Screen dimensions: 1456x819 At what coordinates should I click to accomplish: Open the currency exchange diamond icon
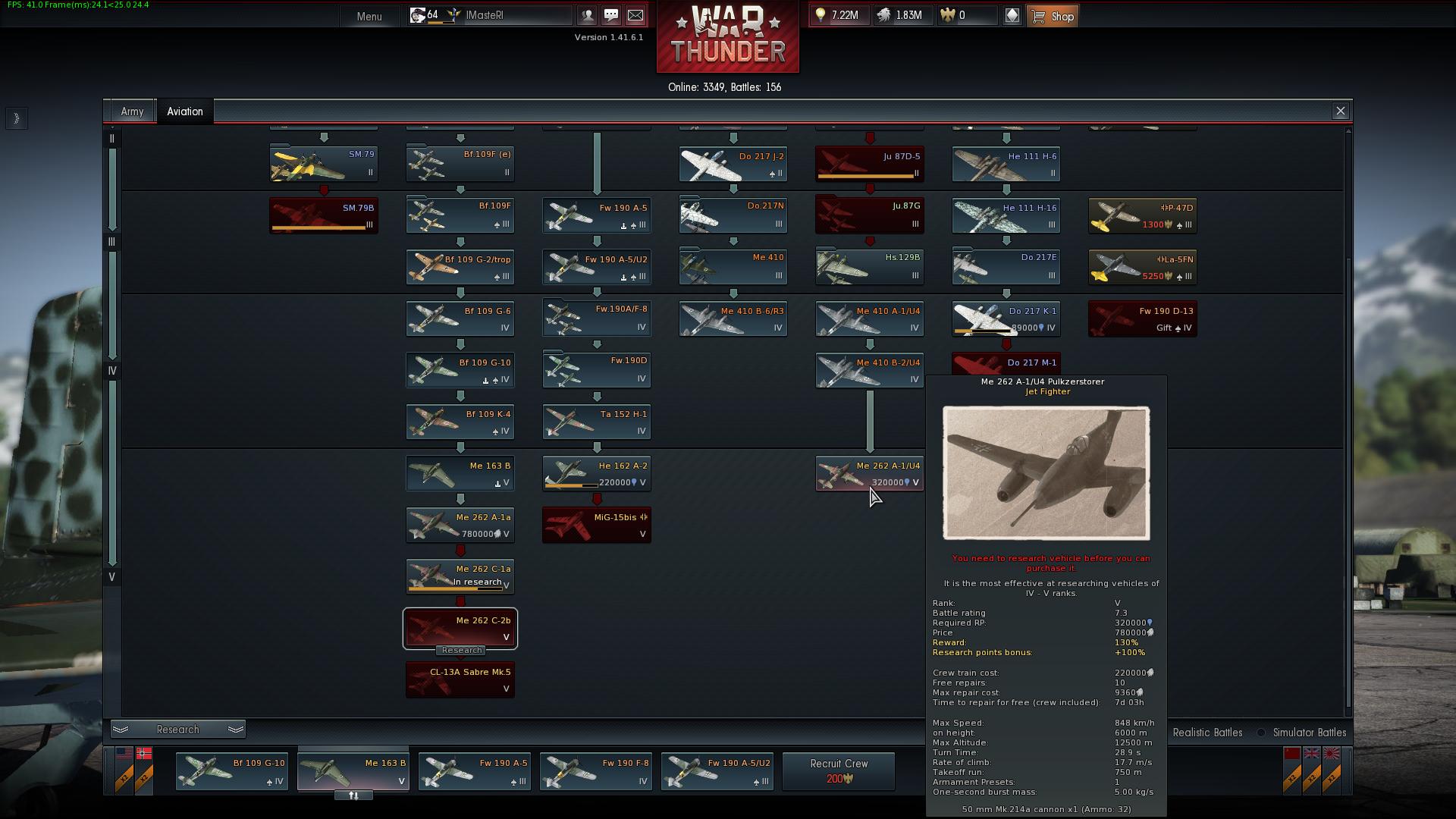point(1012,14)
